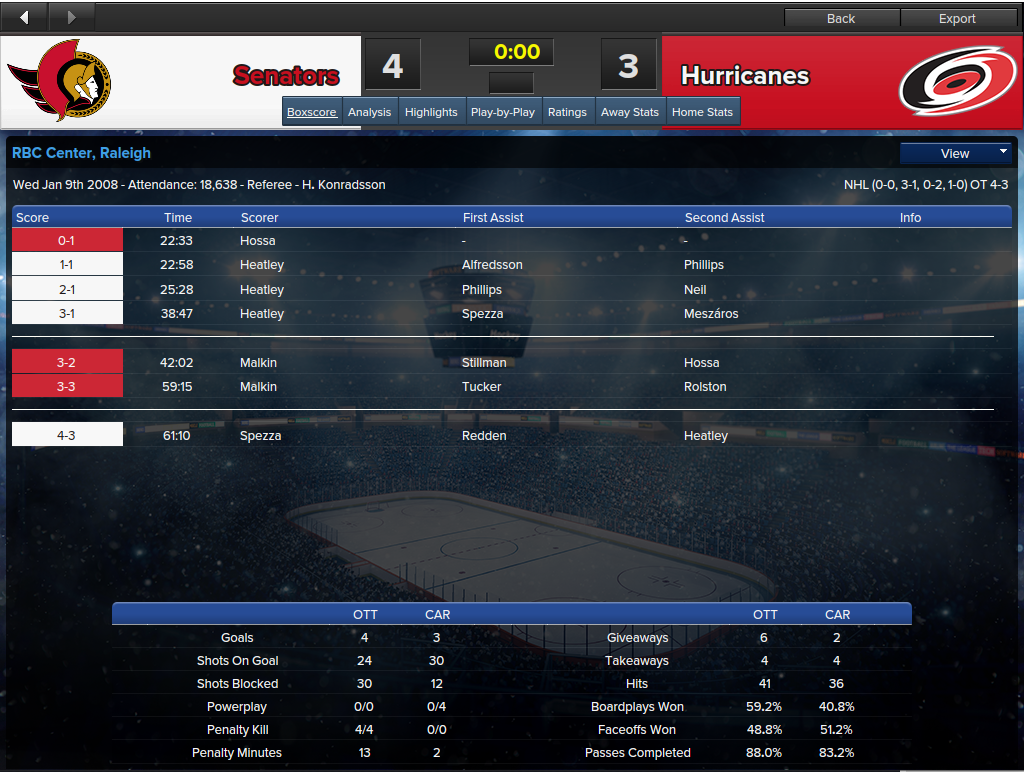Select the Boxscore tab
This screenshot has height=772, width=1024.
(312, 112)
